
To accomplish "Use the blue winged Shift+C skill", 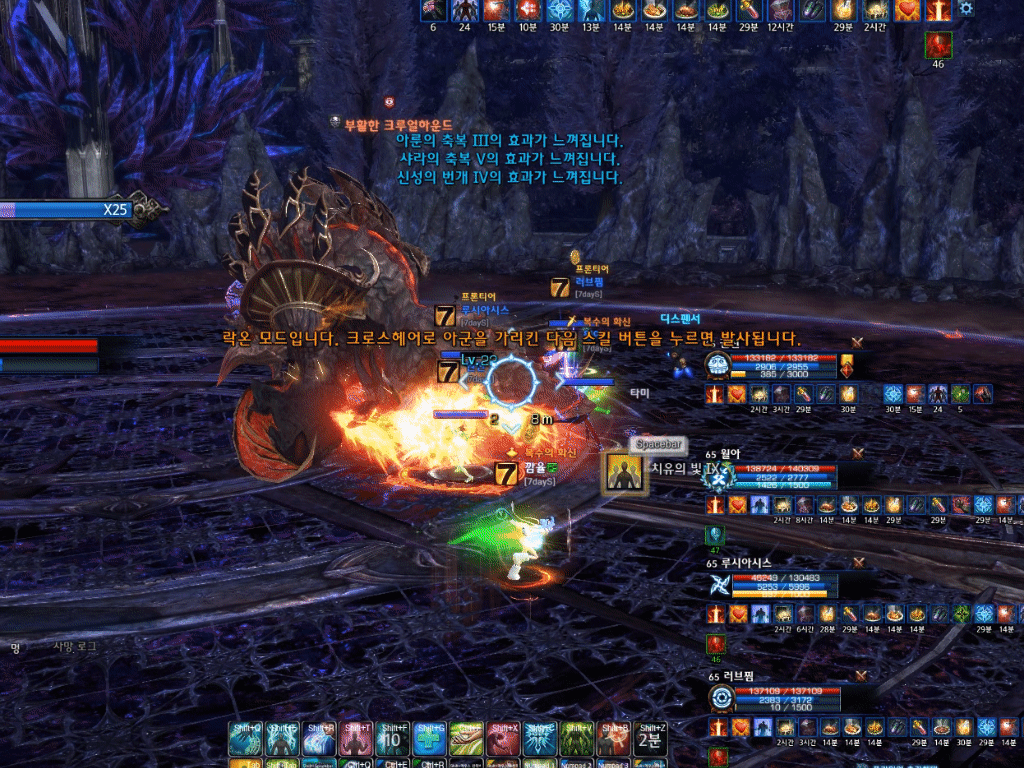I will coord(540,740).
